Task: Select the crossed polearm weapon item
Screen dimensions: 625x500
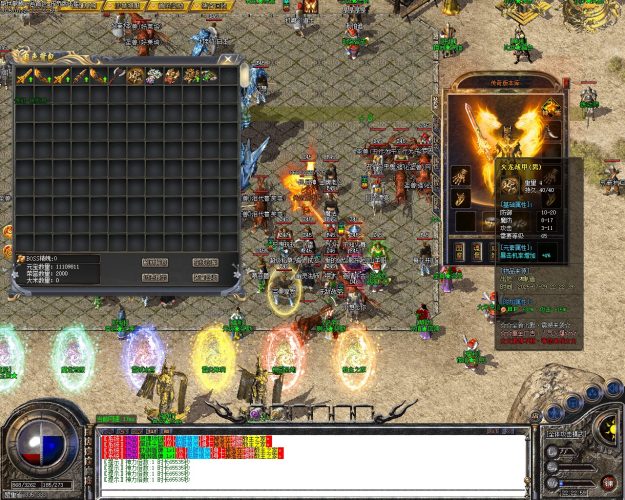Action: [116, 76]
